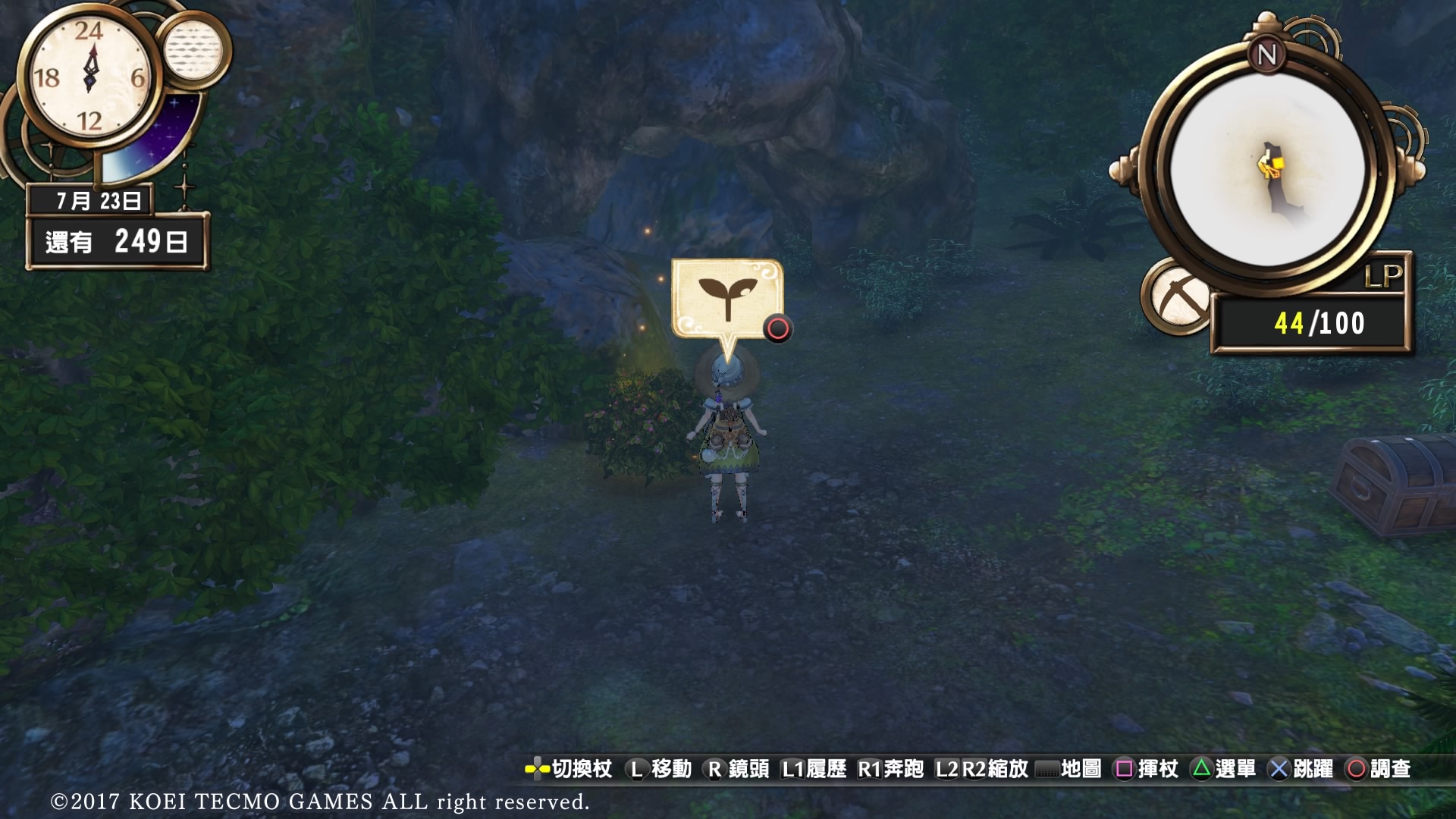
Task: Click the 24-hour clock dial
Action: 89,76
